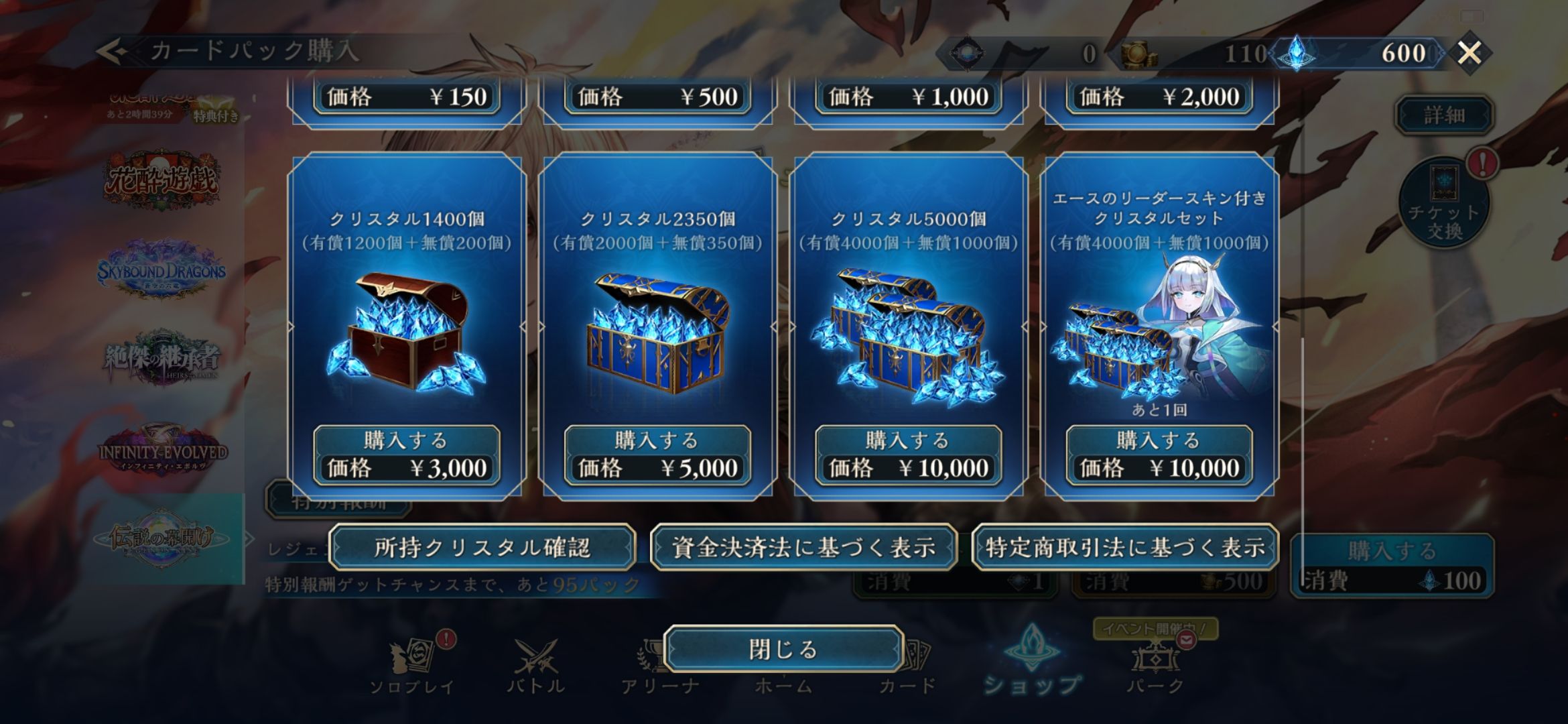Select the ¥1,000 price button
Screen dimensions: 1568x724
tap(908, 98)
